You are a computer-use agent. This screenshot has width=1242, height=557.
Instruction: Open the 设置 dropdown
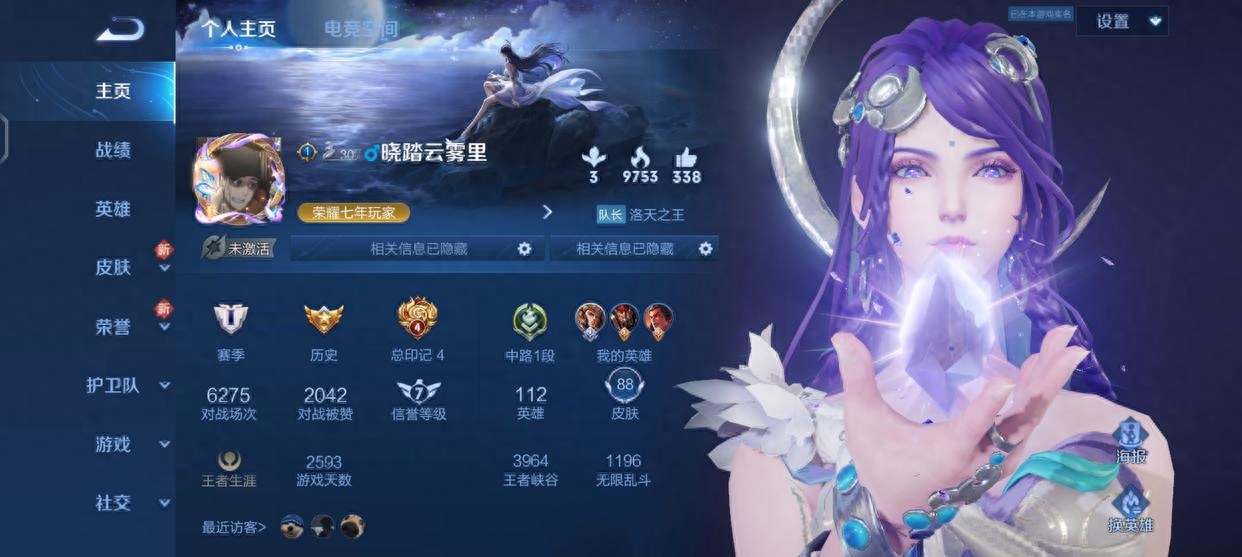click(x=1121, y=21)
